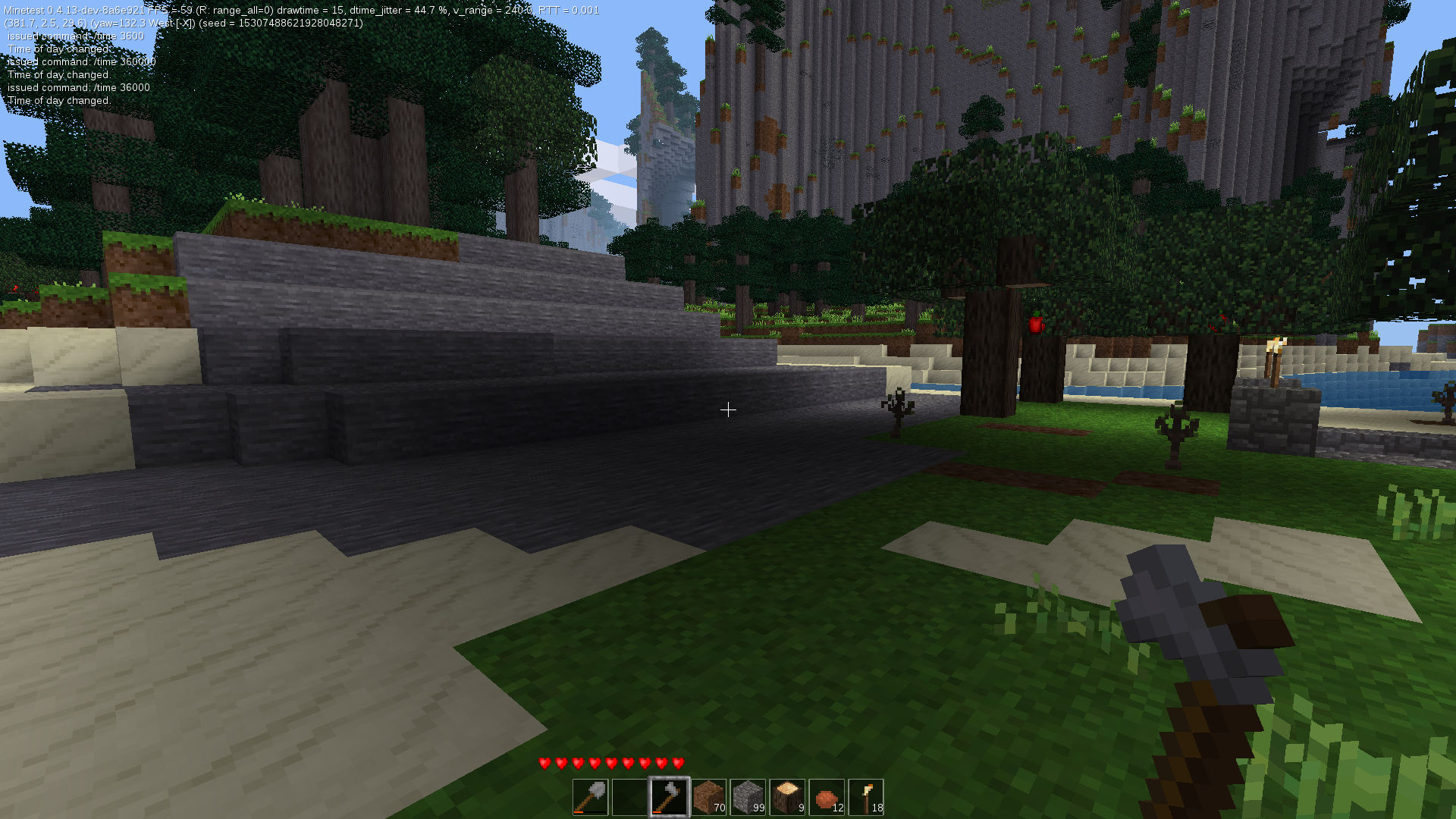Select the tree log stack of 9
Screen dimensions: 1456x819
point(786,796)
